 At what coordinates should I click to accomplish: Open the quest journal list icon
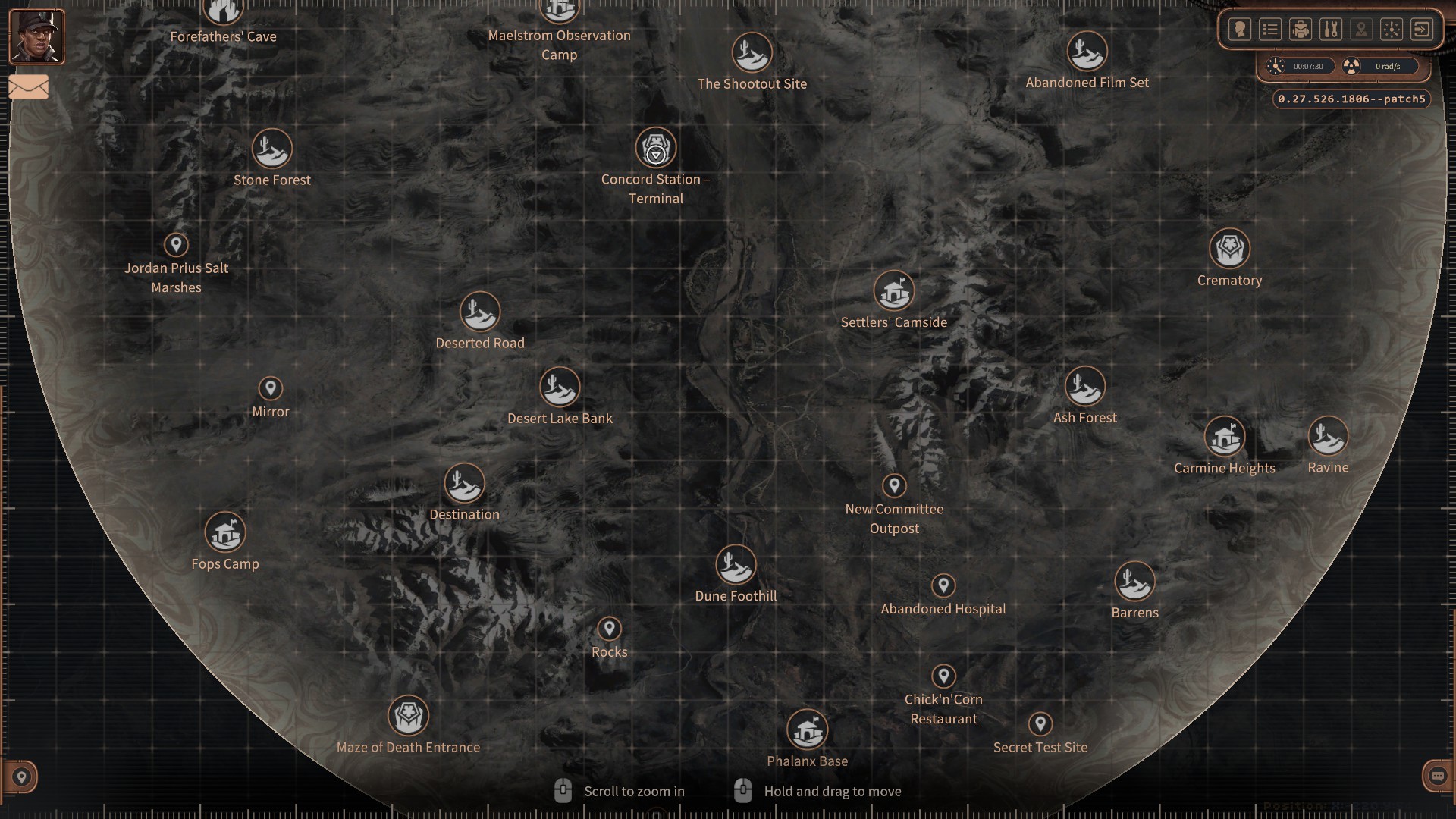pos(1270,29)
